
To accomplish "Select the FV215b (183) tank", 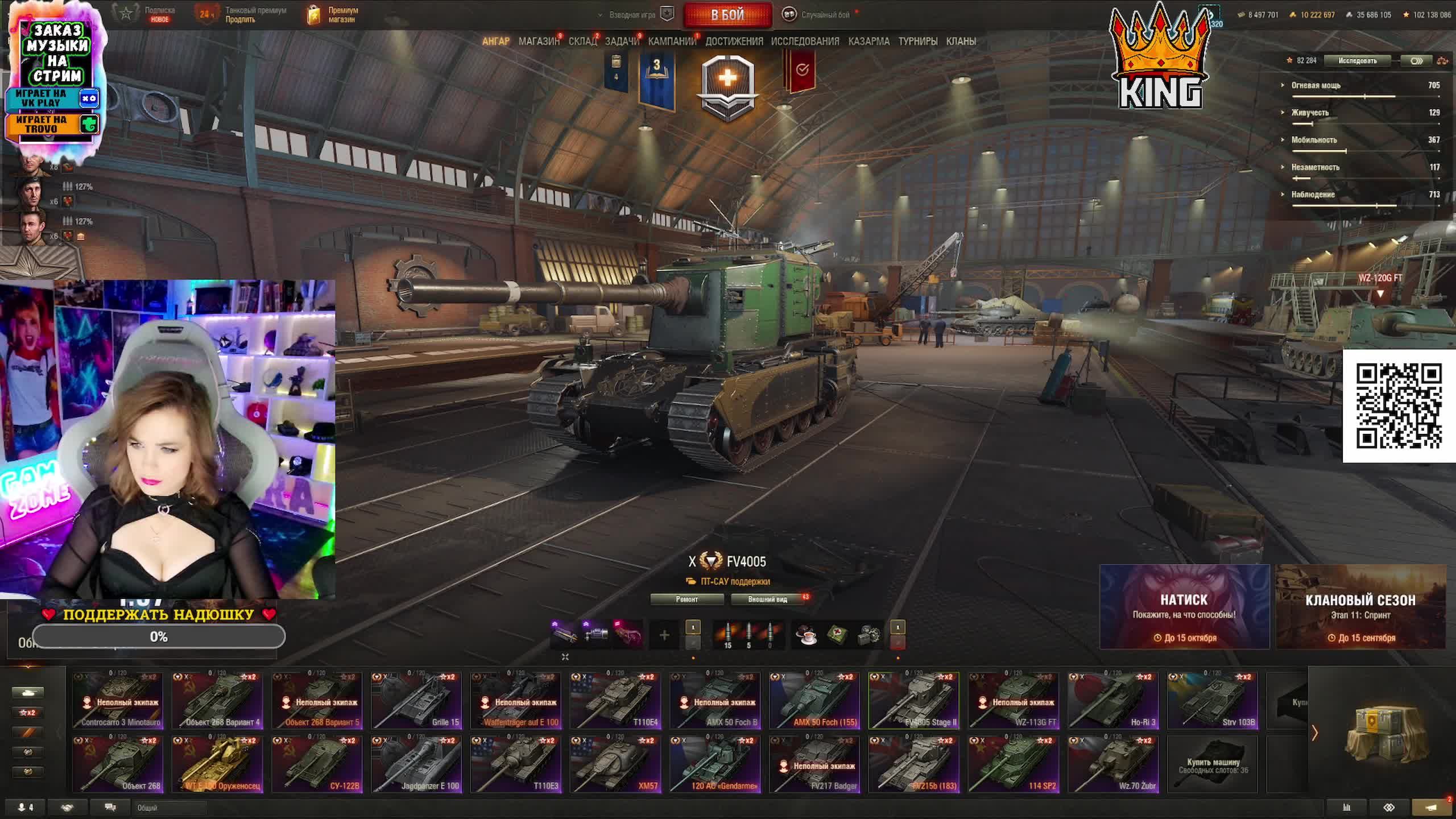I will pos(914,764).
